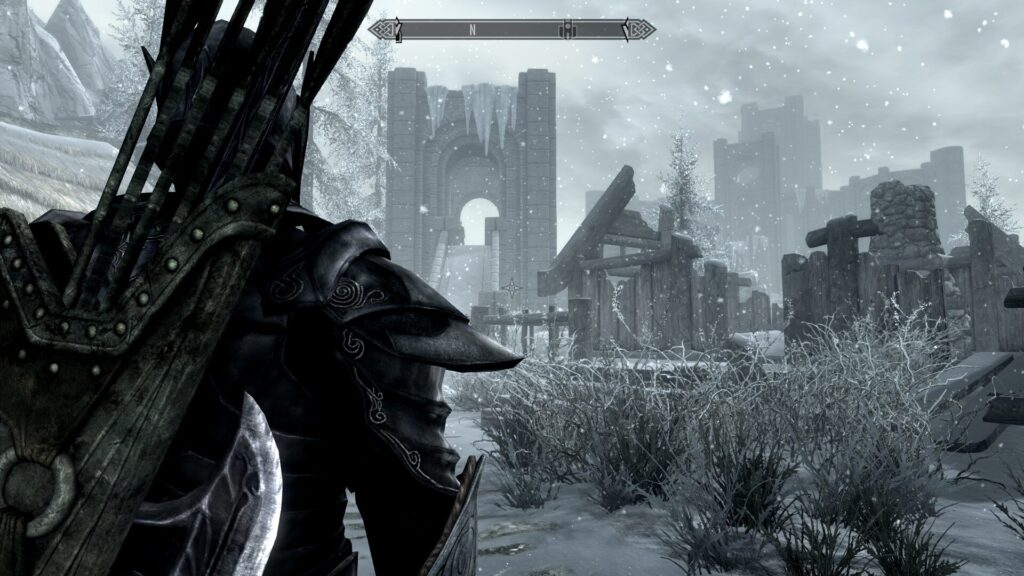1024x576 pixels.
Task: Click the north indicator on the compass
Action: pos(472,30)
